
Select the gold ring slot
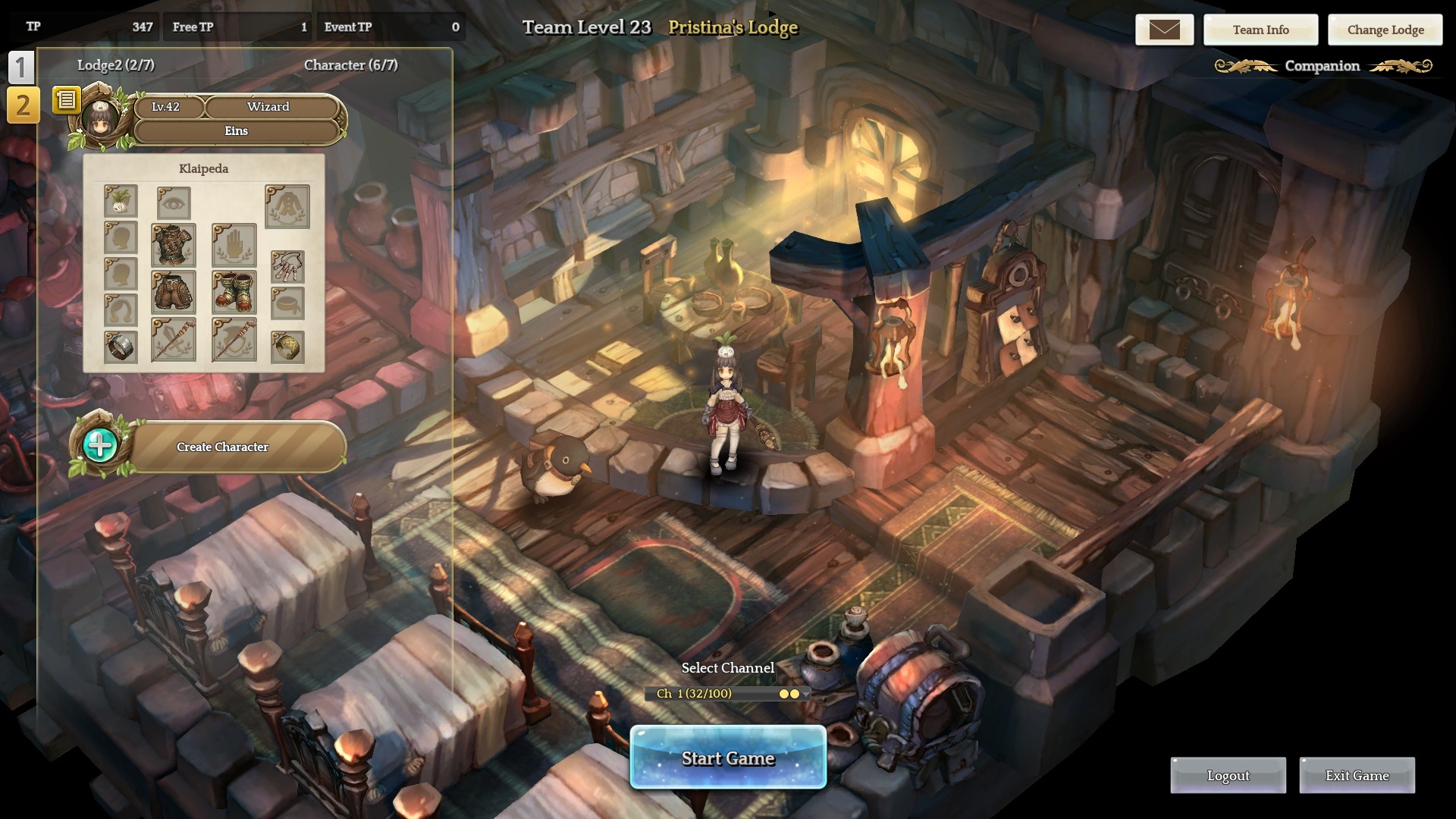(x=287, y=347)
